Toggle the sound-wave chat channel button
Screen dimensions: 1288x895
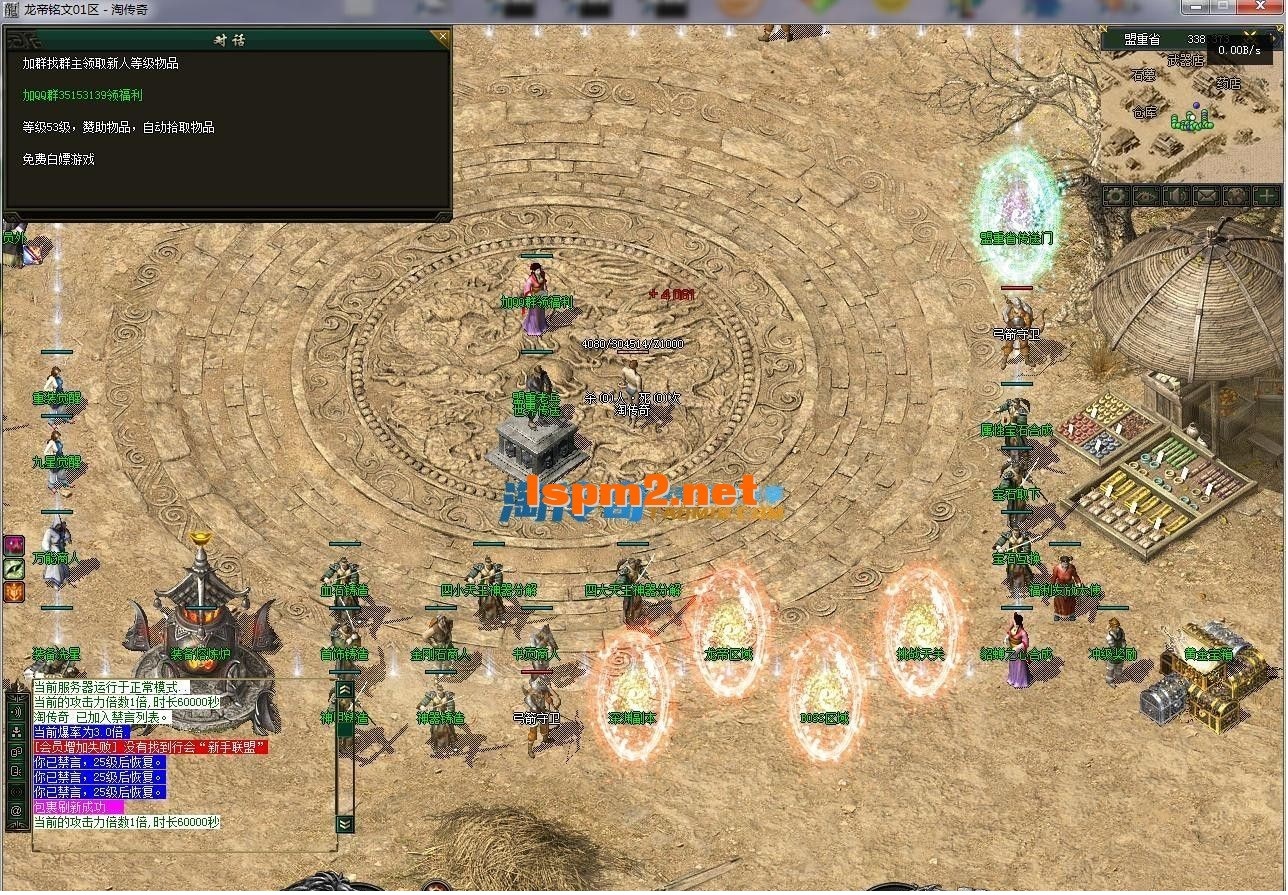(16, 711)
